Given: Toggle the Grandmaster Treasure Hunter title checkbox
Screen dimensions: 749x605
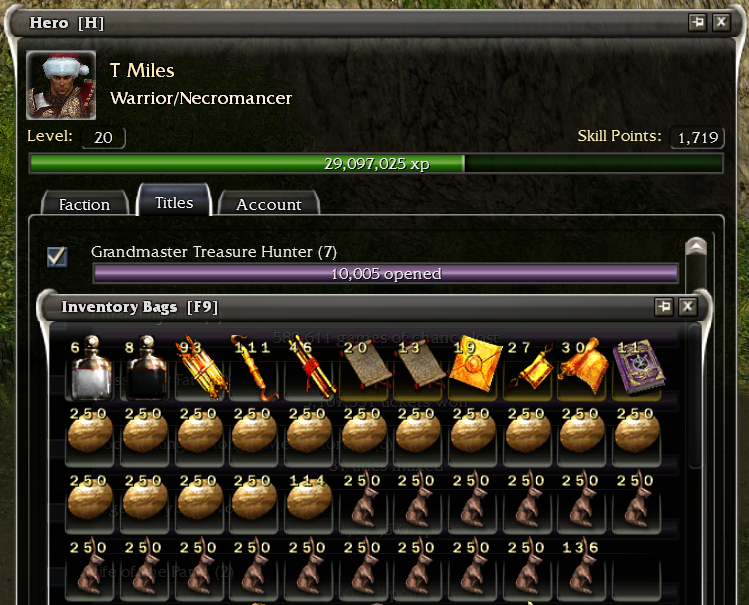Looking at the screenshot, I should pos(58,257).
